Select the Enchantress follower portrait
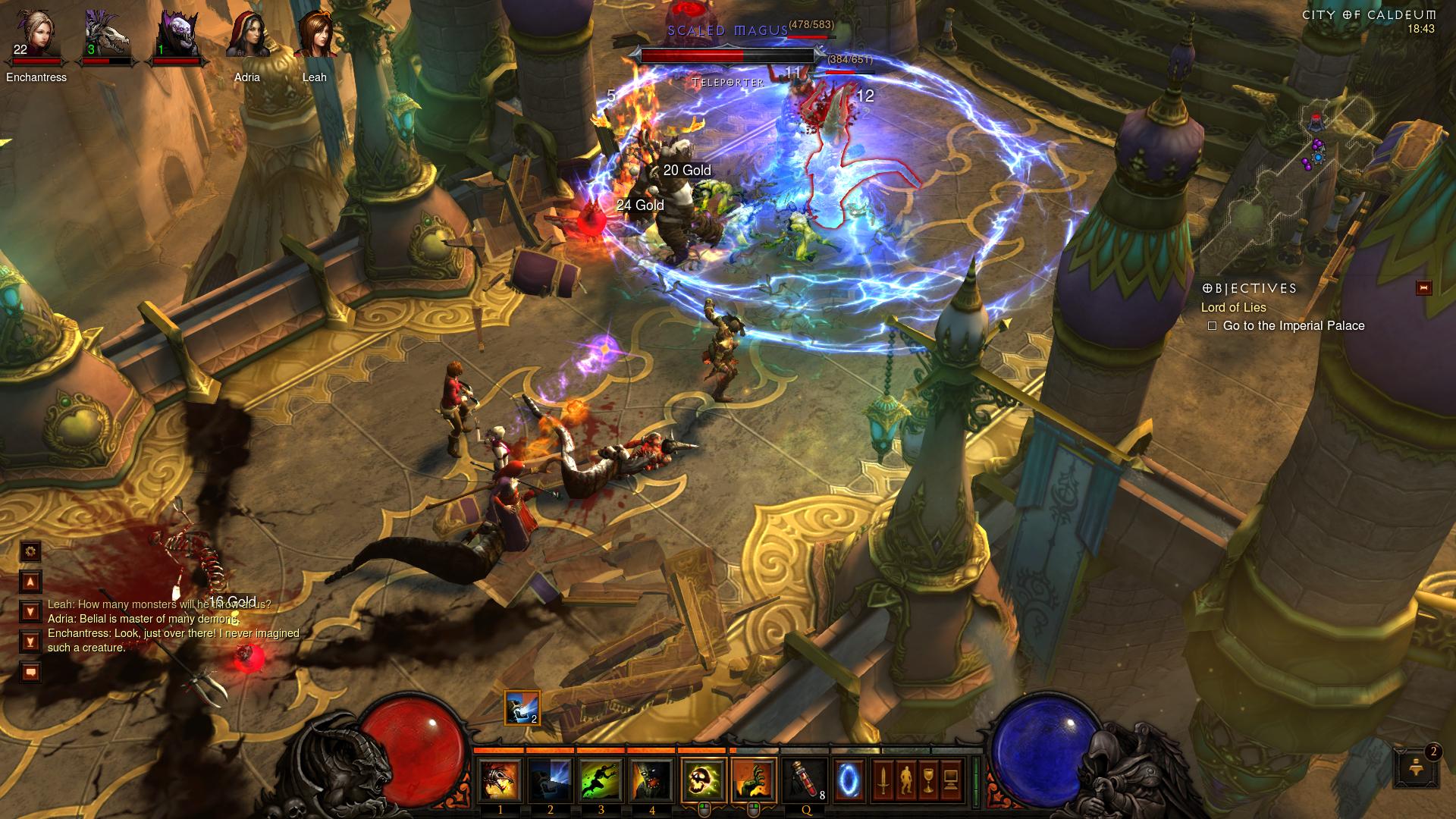Viewport: 1456px width, 819px height. pyautogui.click(x=36, y=36)
